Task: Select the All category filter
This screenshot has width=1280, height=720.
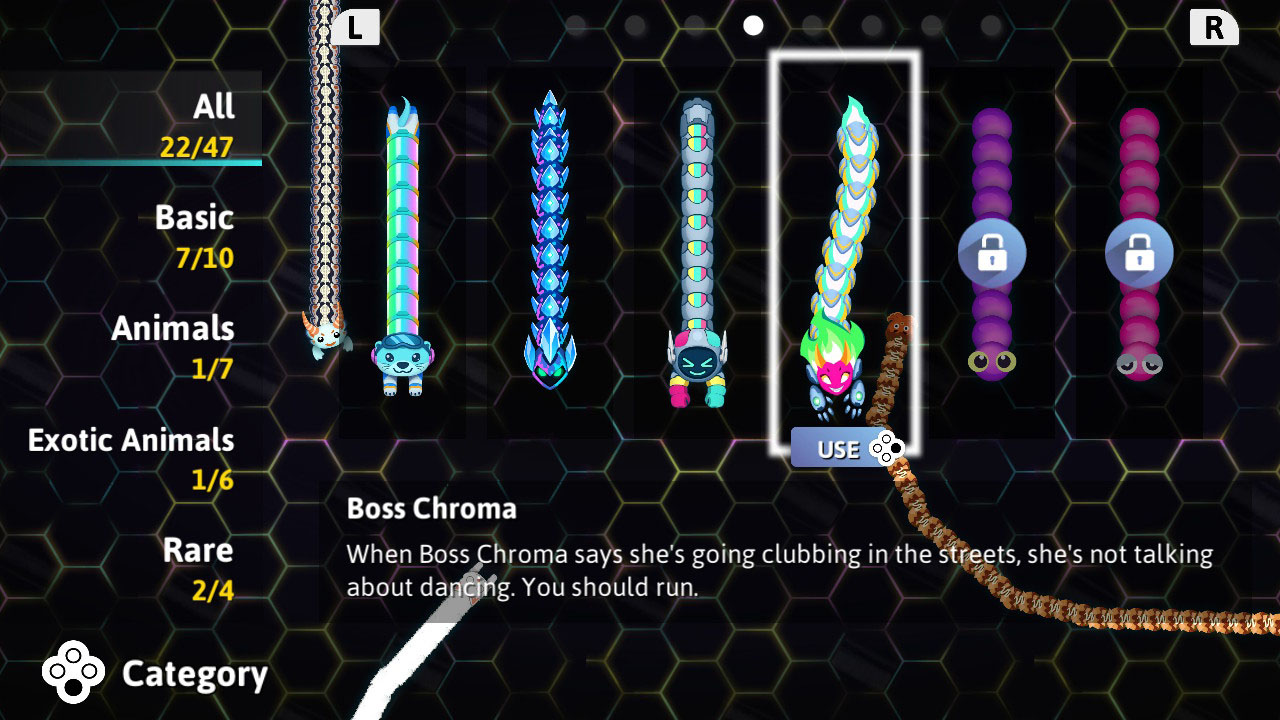Action: point(211,107)
